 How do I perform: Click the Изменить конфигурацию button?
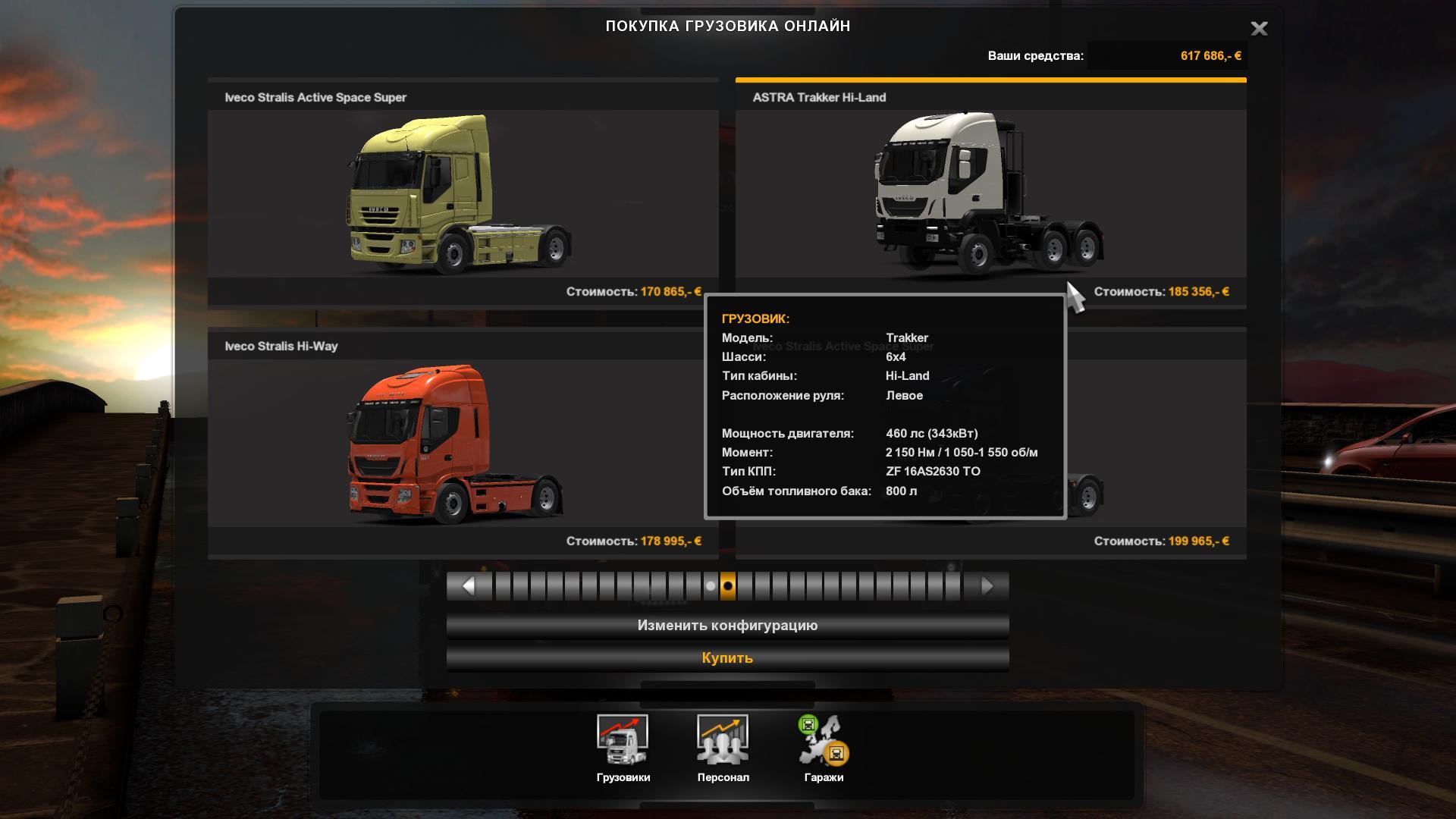point(727,626)
